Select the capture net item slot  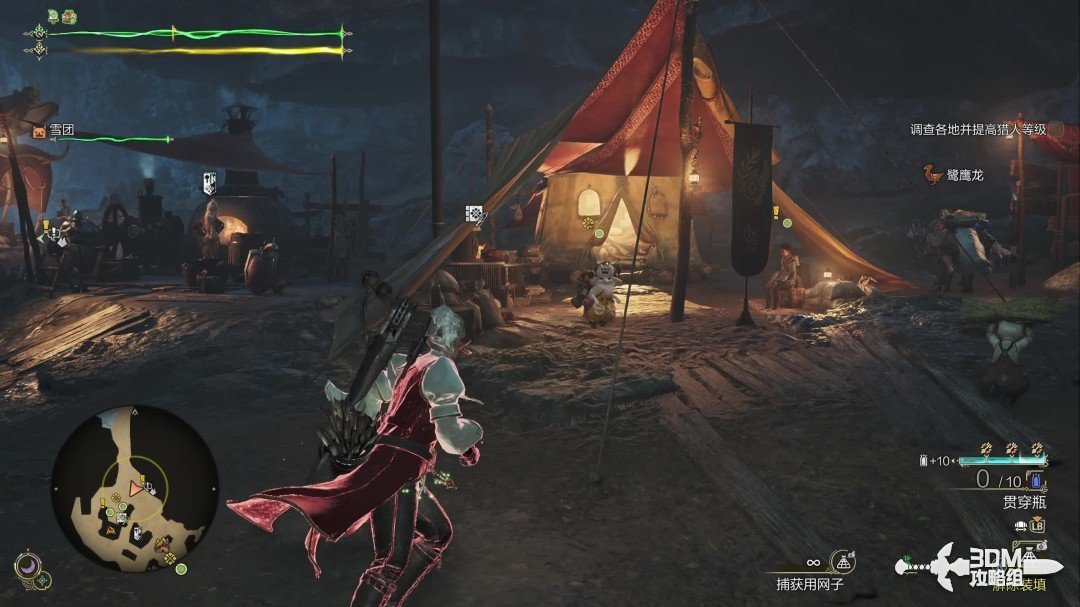(841, 562)
